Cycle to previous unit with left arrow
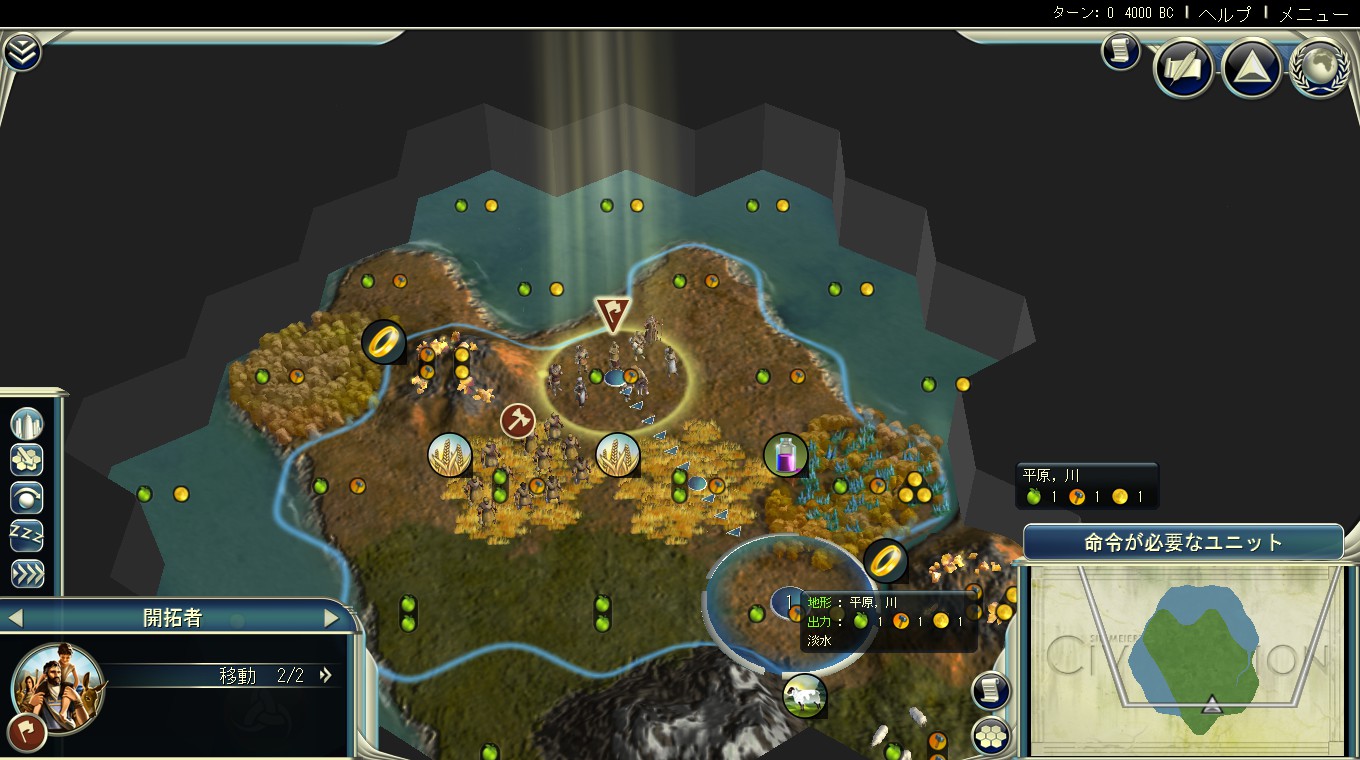1360x760 pixels. (x=15, y=618)
